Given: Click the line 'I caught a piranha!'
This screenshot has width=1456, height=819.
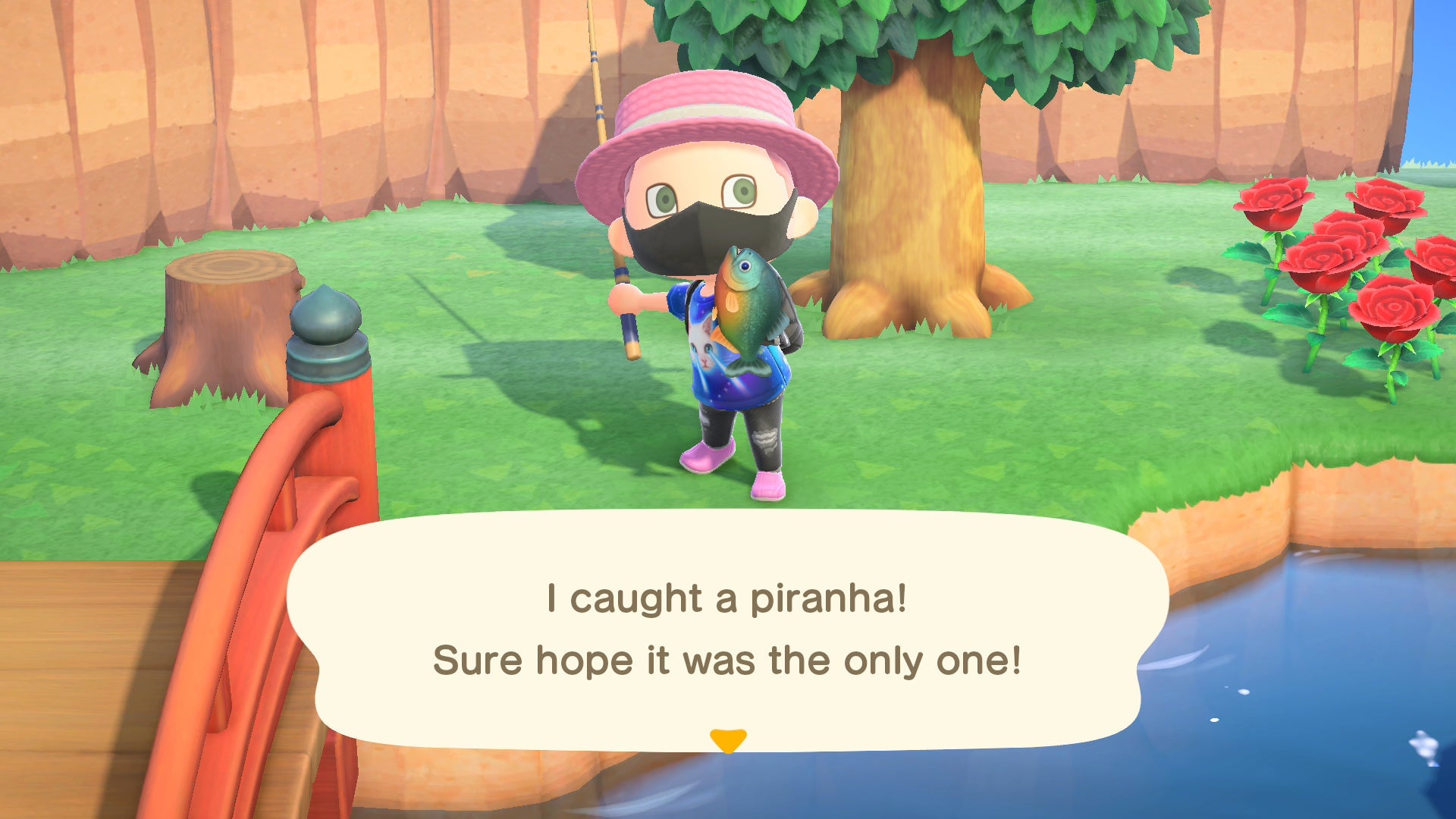Looking at the screenshot, I should click(728, 598).
